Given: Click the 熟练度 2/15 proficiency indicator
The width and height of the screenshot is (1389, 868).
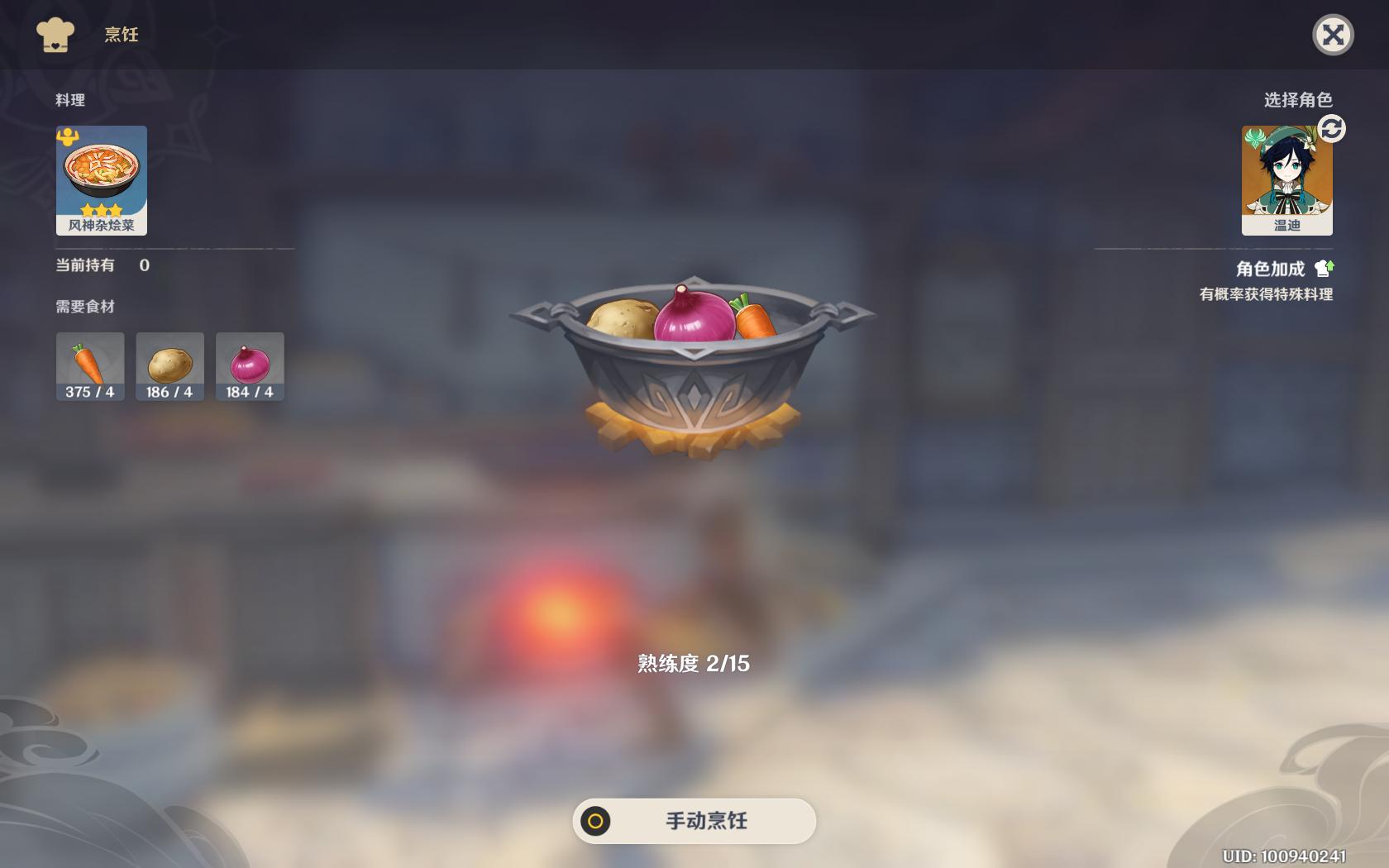Looking at the screenshot, I should point(694,661).
